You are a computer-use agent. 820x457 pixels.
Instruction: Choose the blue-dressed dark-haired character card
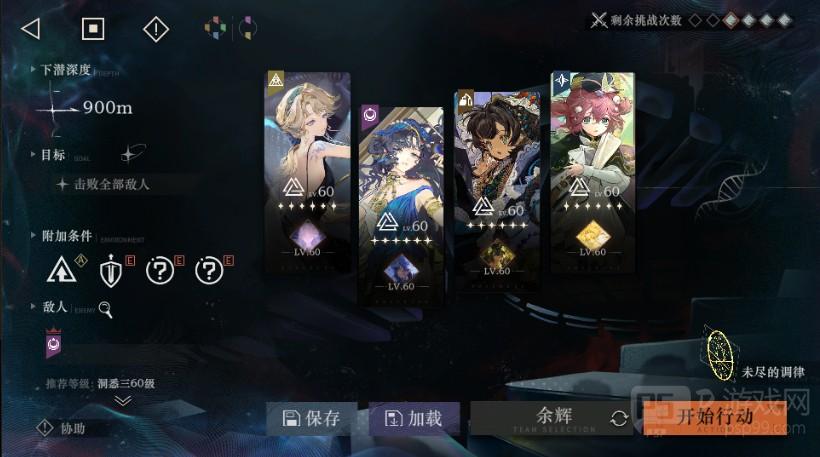pos(400,205)
